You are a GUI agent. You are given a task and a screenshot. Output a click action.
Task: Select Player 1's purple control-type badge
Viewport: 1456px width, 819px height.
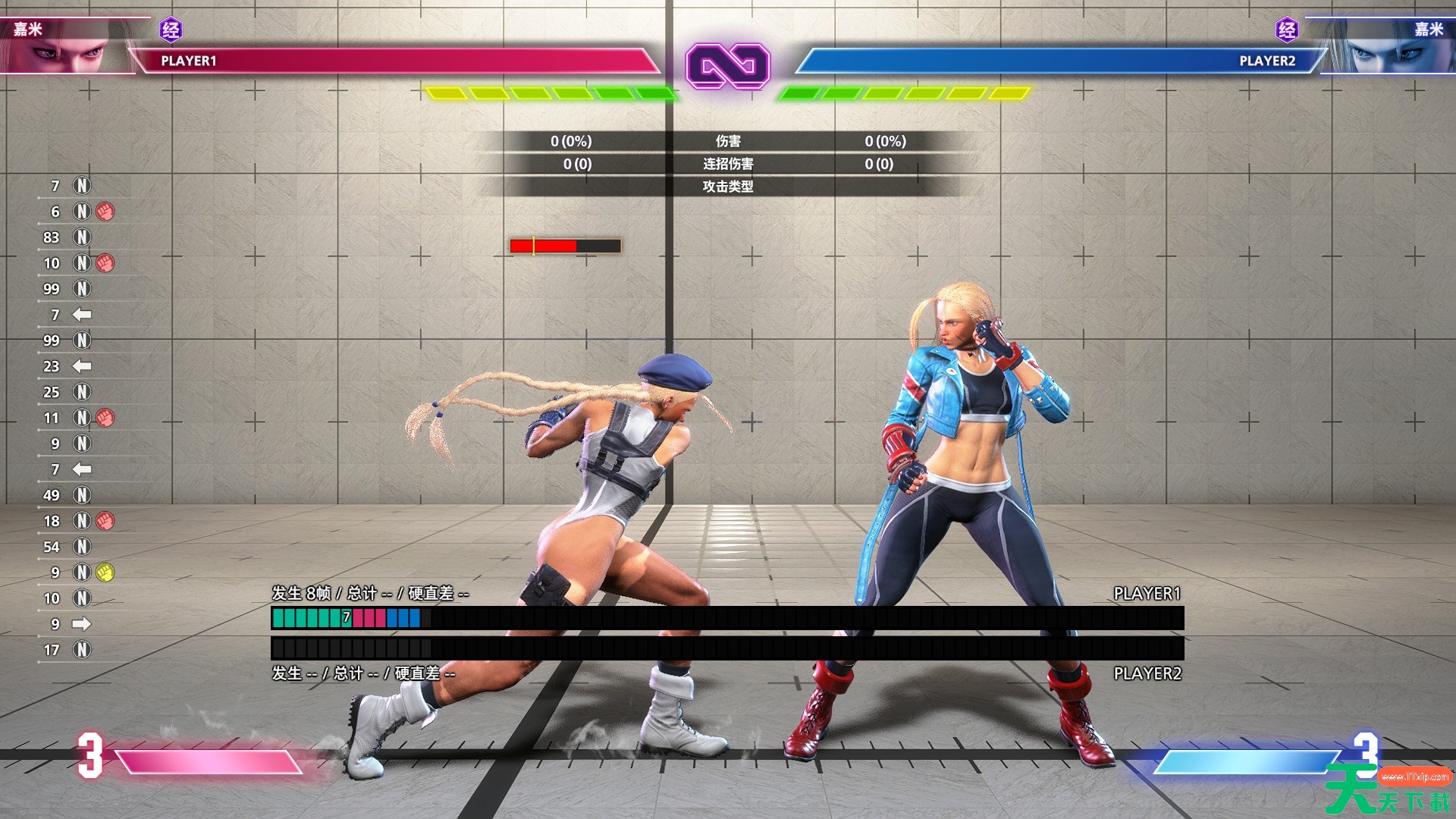point(171,30)
